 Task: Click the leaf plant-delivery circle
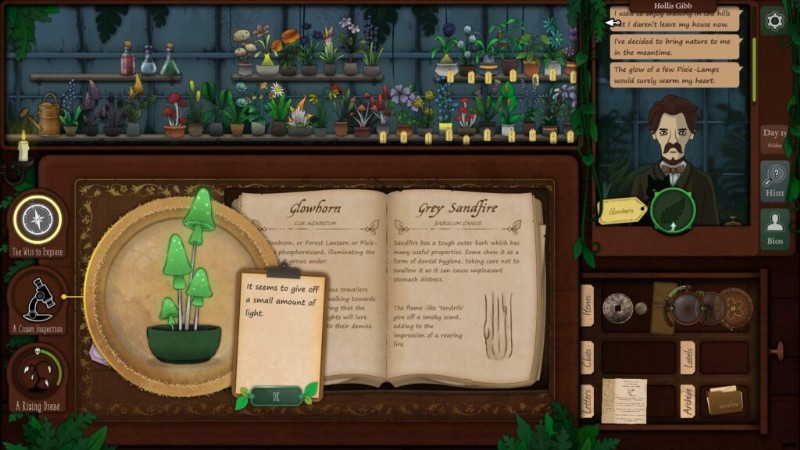pos(671,208)
